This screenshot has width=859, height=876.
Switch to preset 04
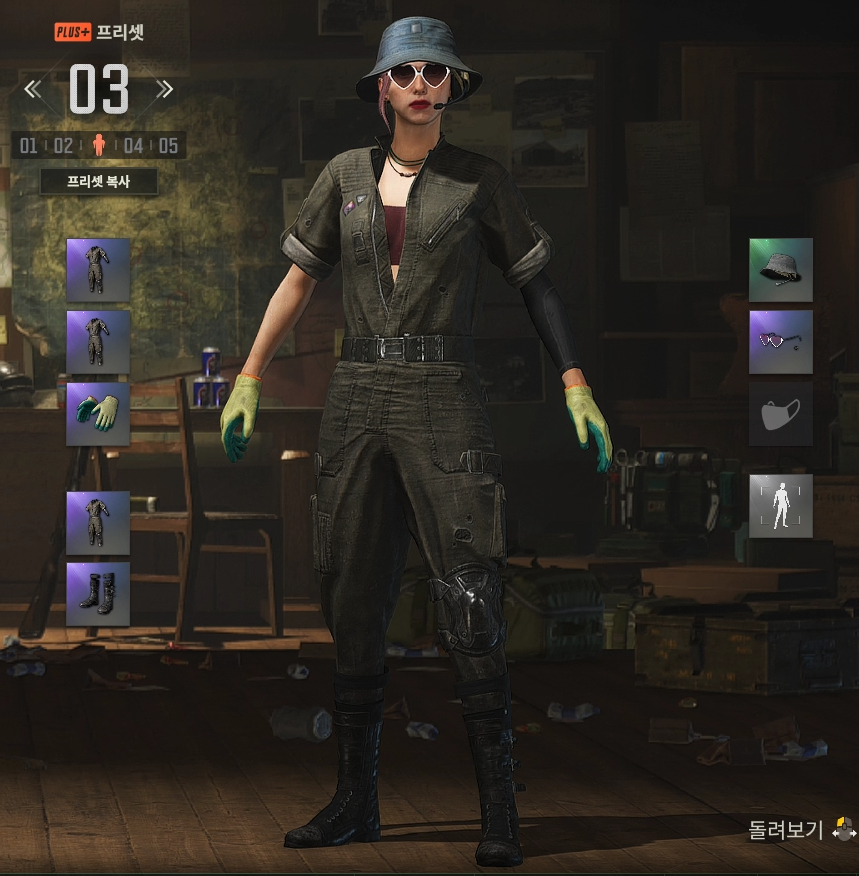pyautogui.click(x=133, y=146)
